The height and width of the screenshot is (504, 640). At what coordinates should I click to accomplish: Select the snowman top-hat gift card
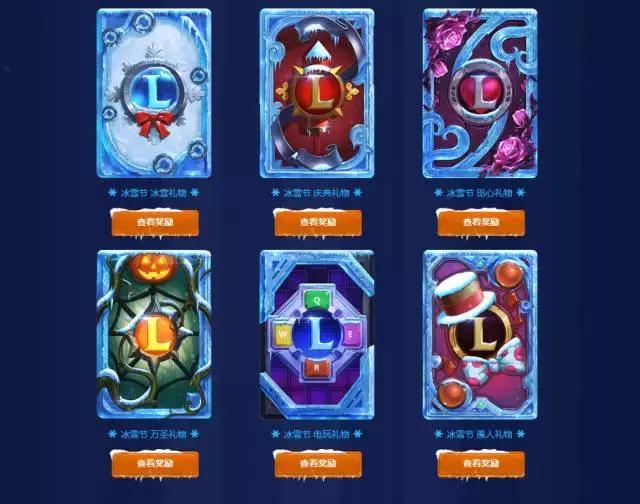coord(480,335)
